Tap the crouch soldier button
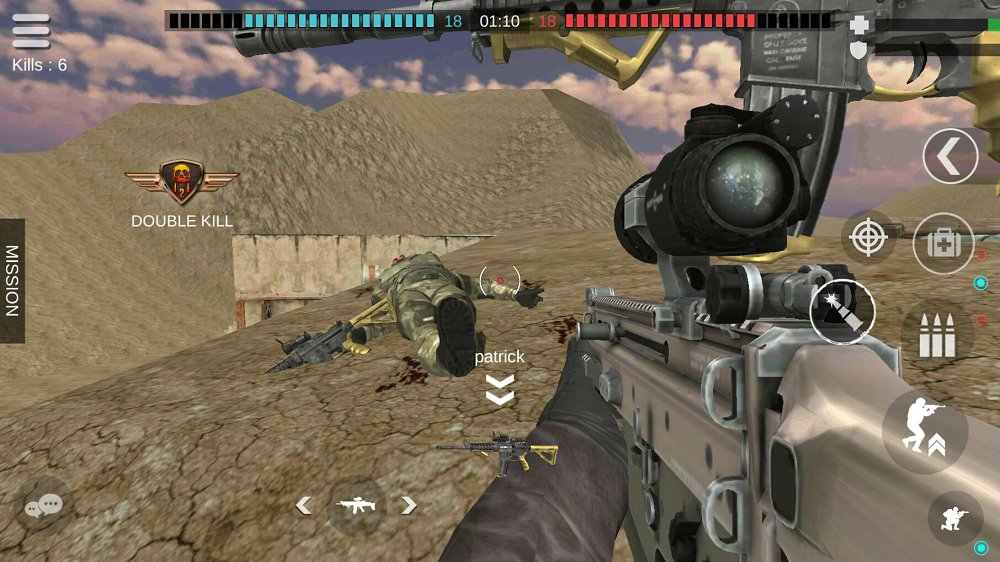 point(955,517)
